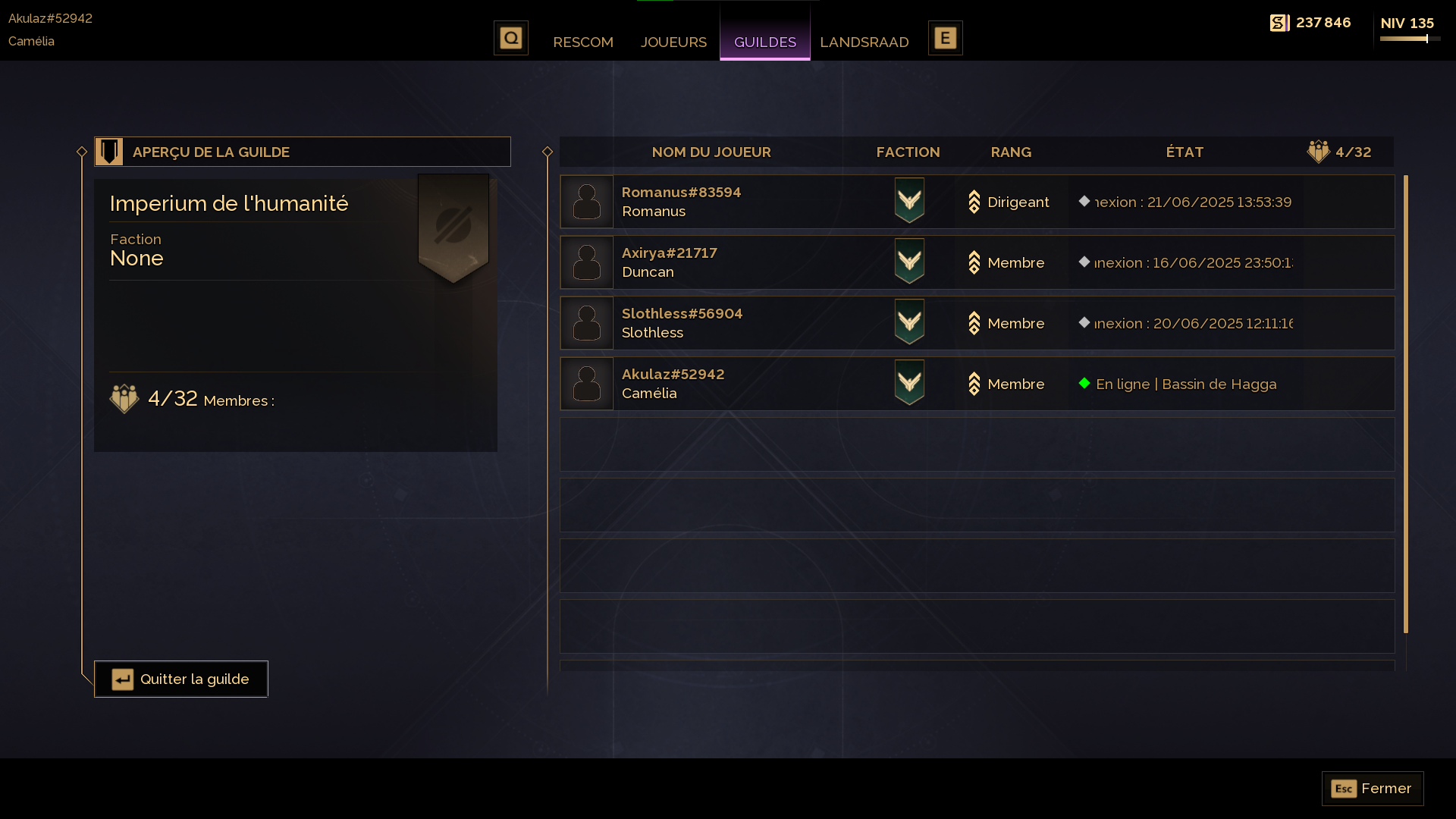Click the FACTION column header

(908, 152)
